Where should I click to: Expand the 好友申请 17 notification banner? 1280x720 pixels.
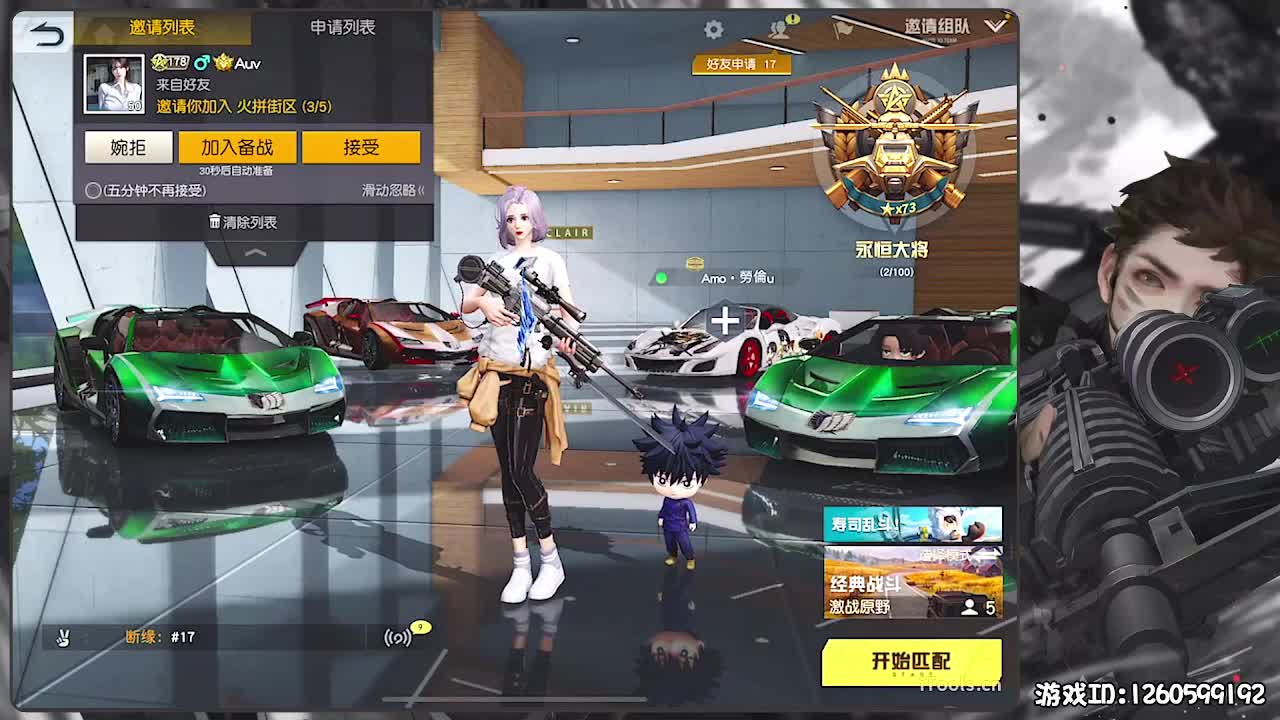741,63
